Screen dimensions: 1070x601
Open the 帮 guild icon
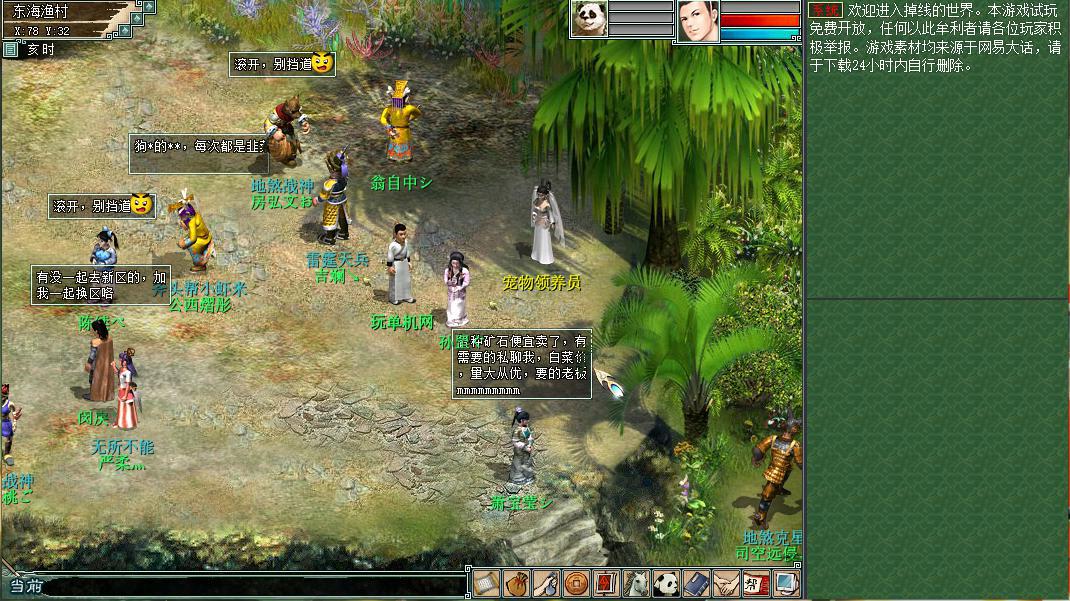click(x=756, y=583)
